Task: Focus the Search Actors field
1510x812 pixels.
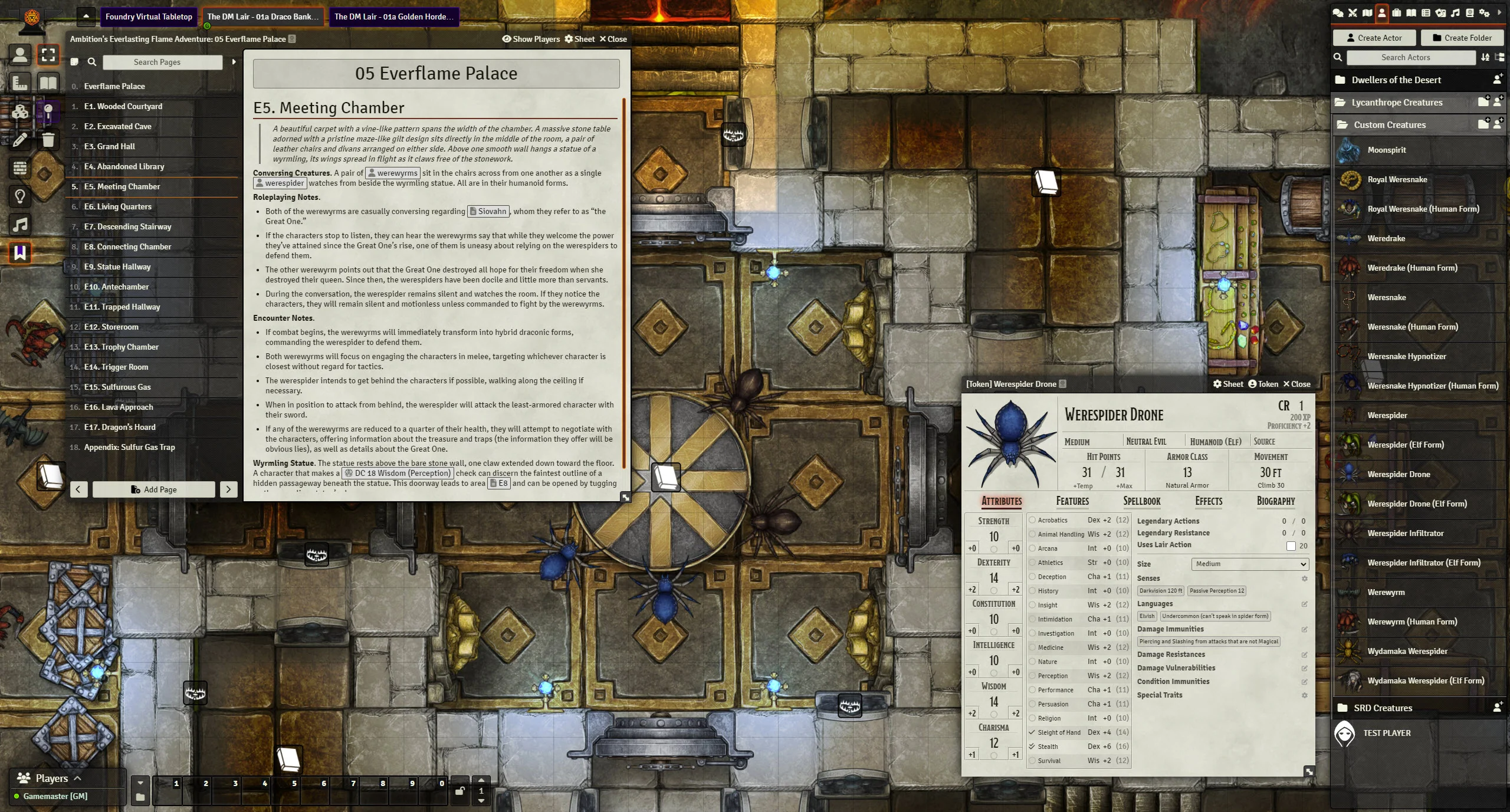Action: [1405, 57]
